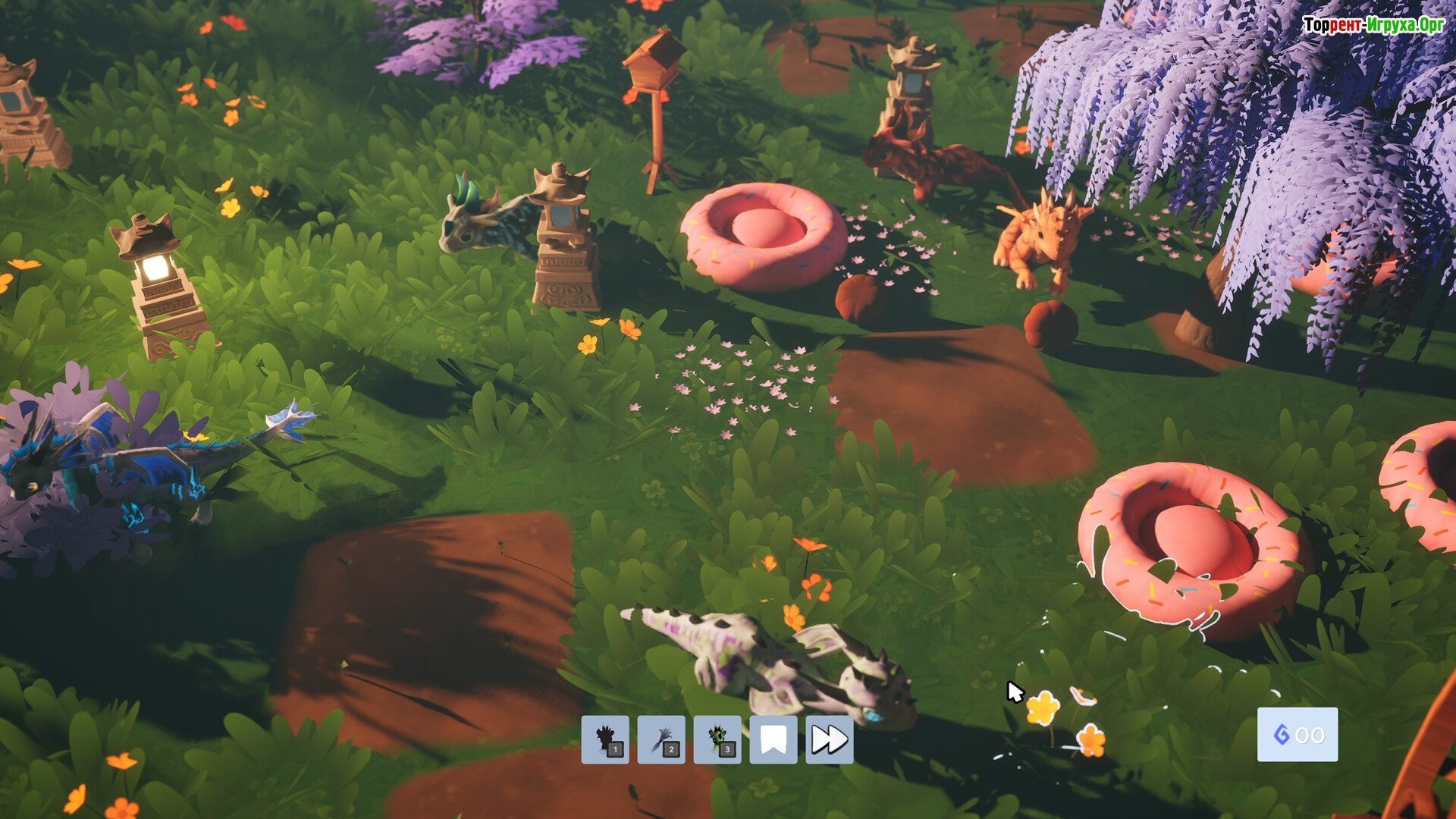This screenshot has height=819, width=1456.
Task: Choose the grey feathered dragon slot numbered 2
Action: coord(661,739)
